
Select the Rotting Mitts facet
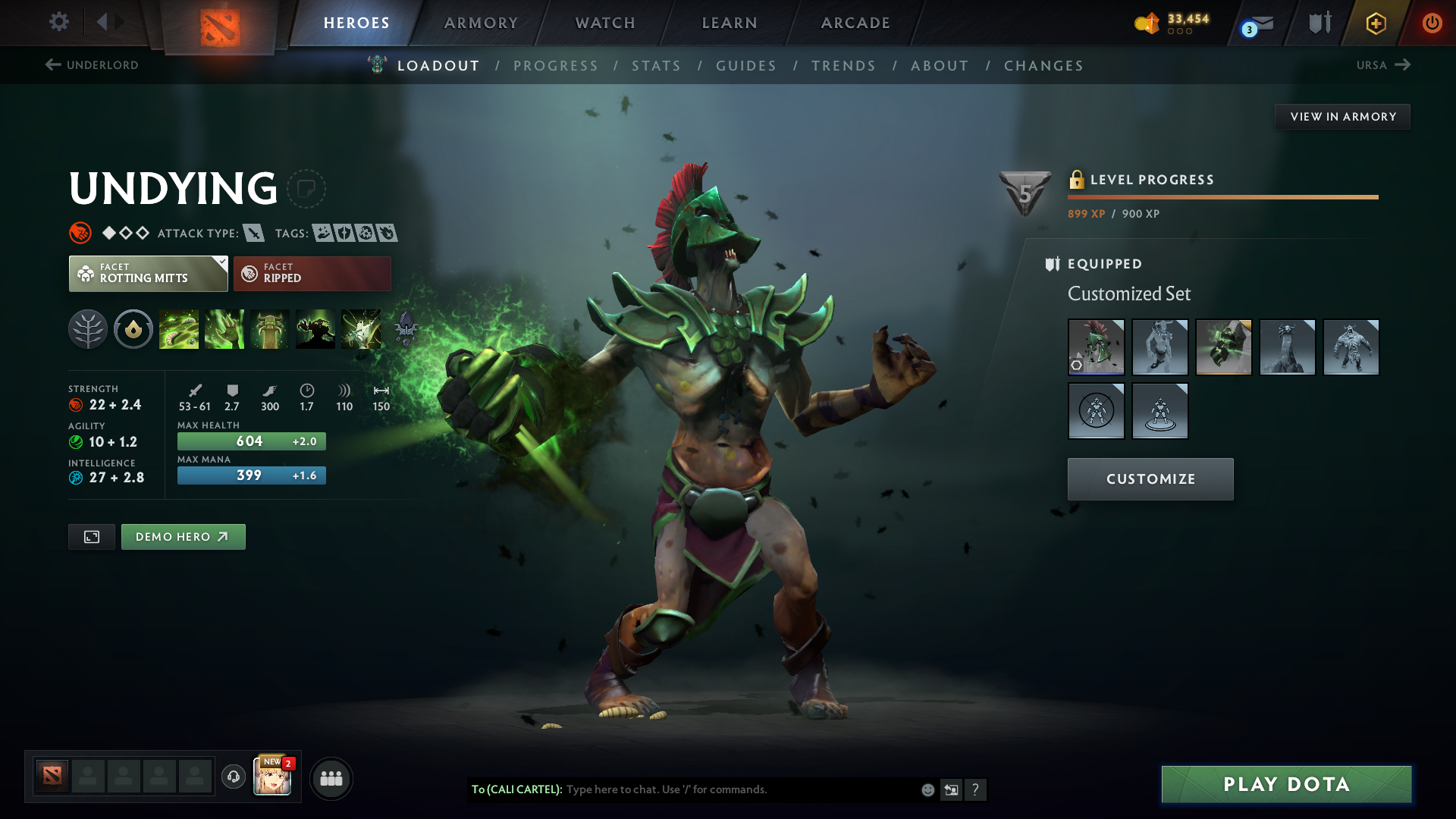[x=148, y=274]
